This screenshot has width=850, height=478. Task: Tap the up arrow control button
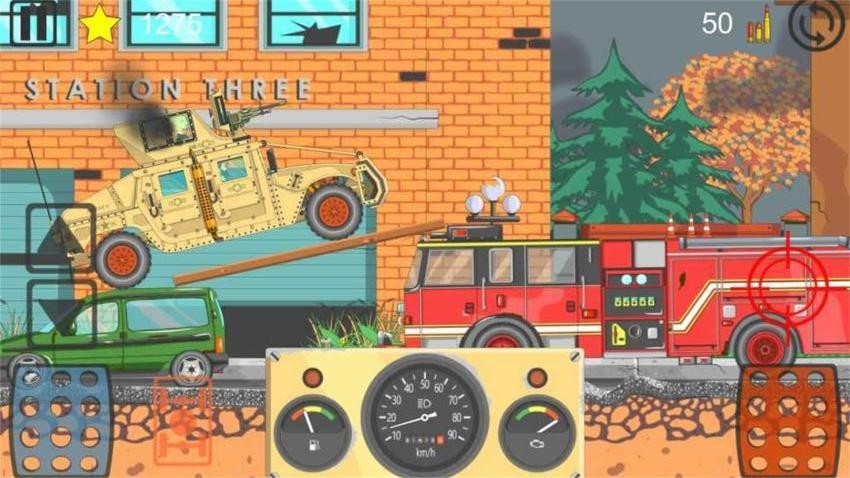(x=60, y=238)
